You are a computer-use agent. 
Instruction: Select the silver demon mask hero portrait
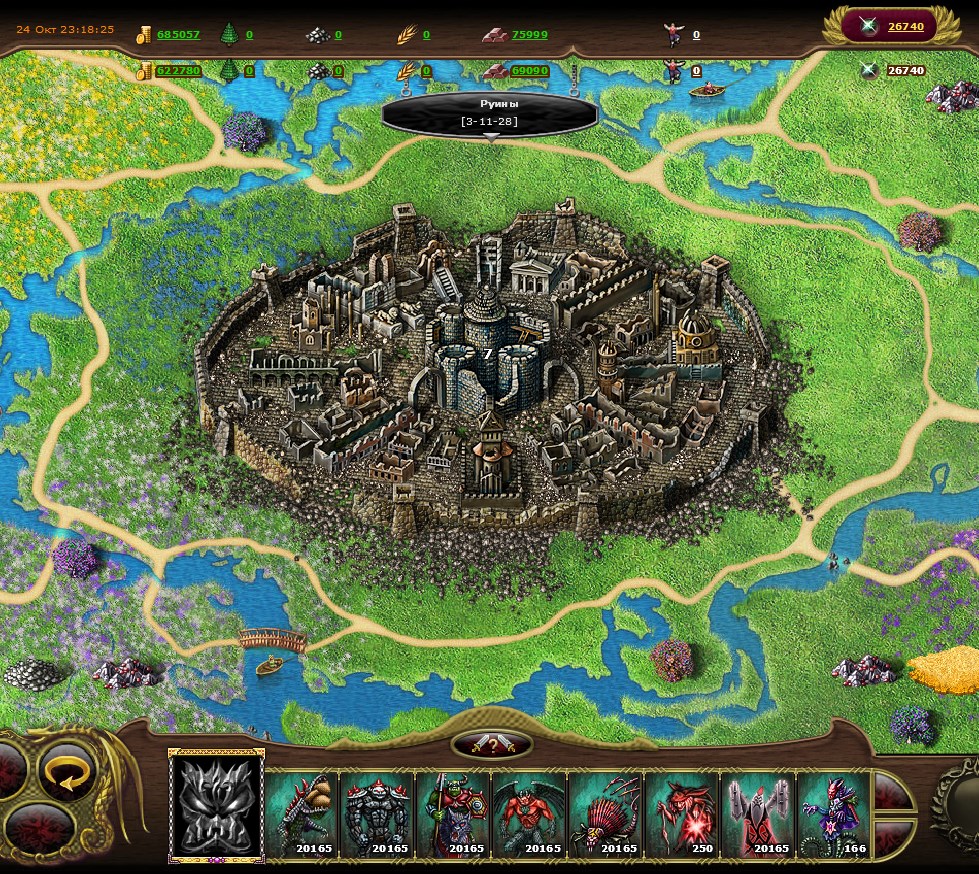[217, 806]
